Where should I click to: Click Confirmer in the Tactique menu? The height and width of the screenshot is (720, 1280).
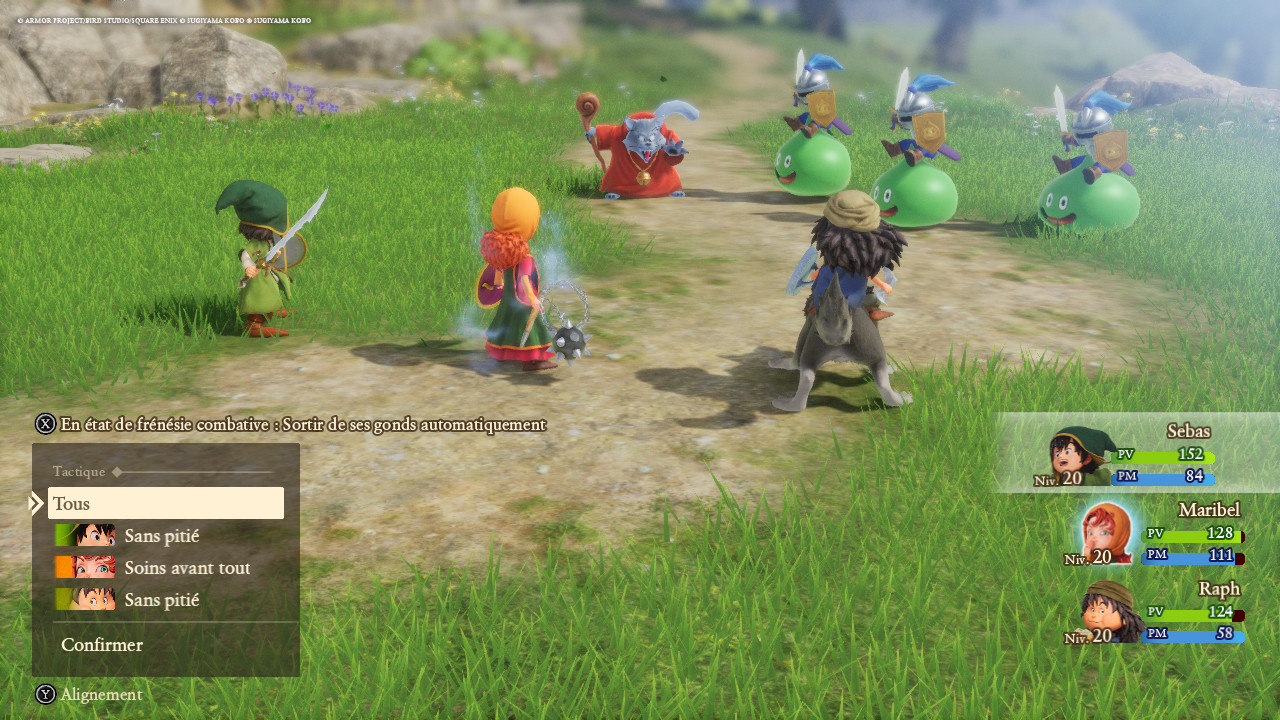coord(102,645)
